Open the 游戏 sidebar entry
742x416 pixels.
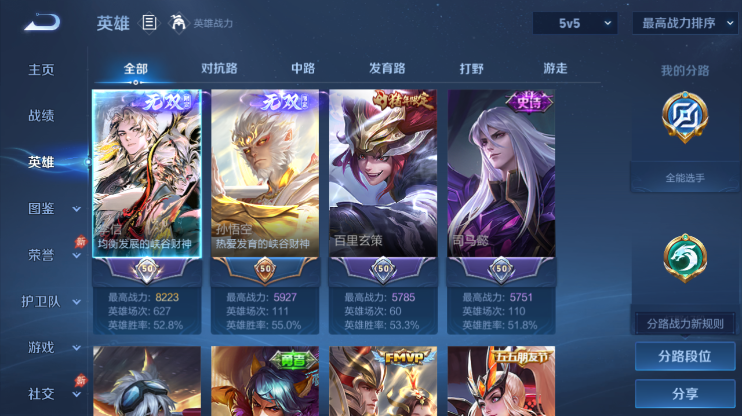(x=41, y=347)
